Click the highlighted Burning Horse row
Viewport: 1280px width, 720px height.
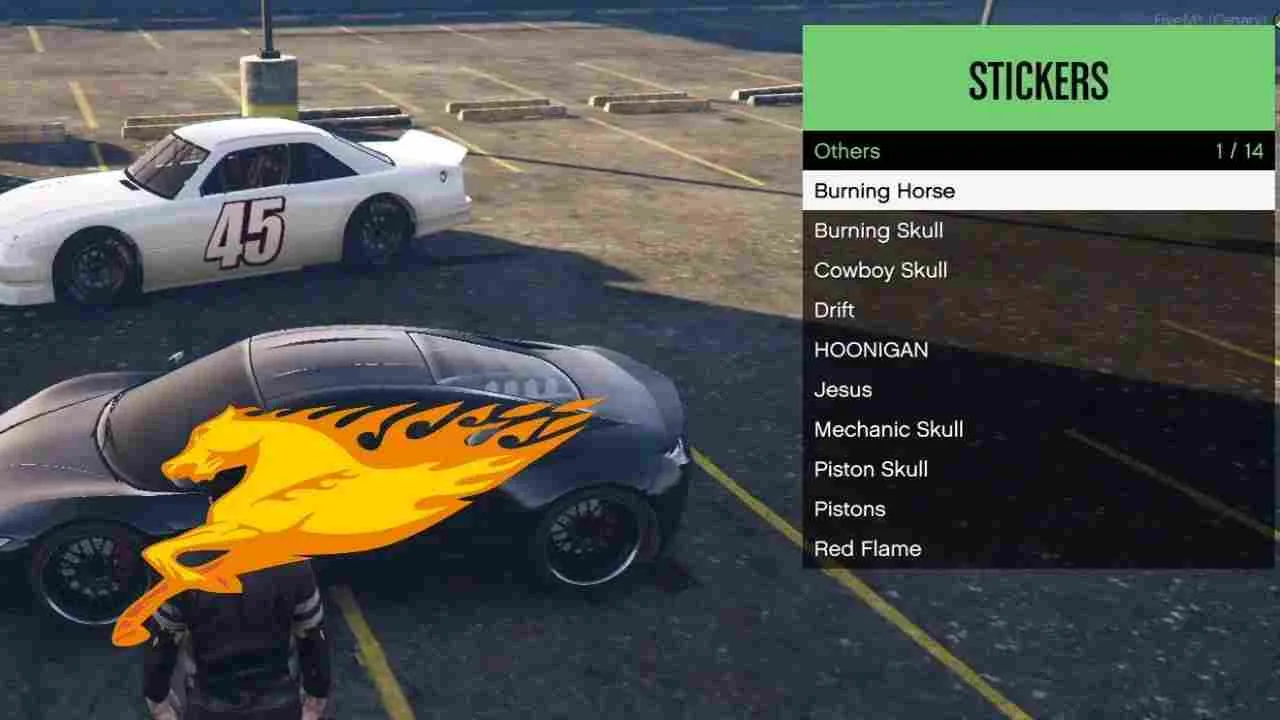click(1040, 191)
